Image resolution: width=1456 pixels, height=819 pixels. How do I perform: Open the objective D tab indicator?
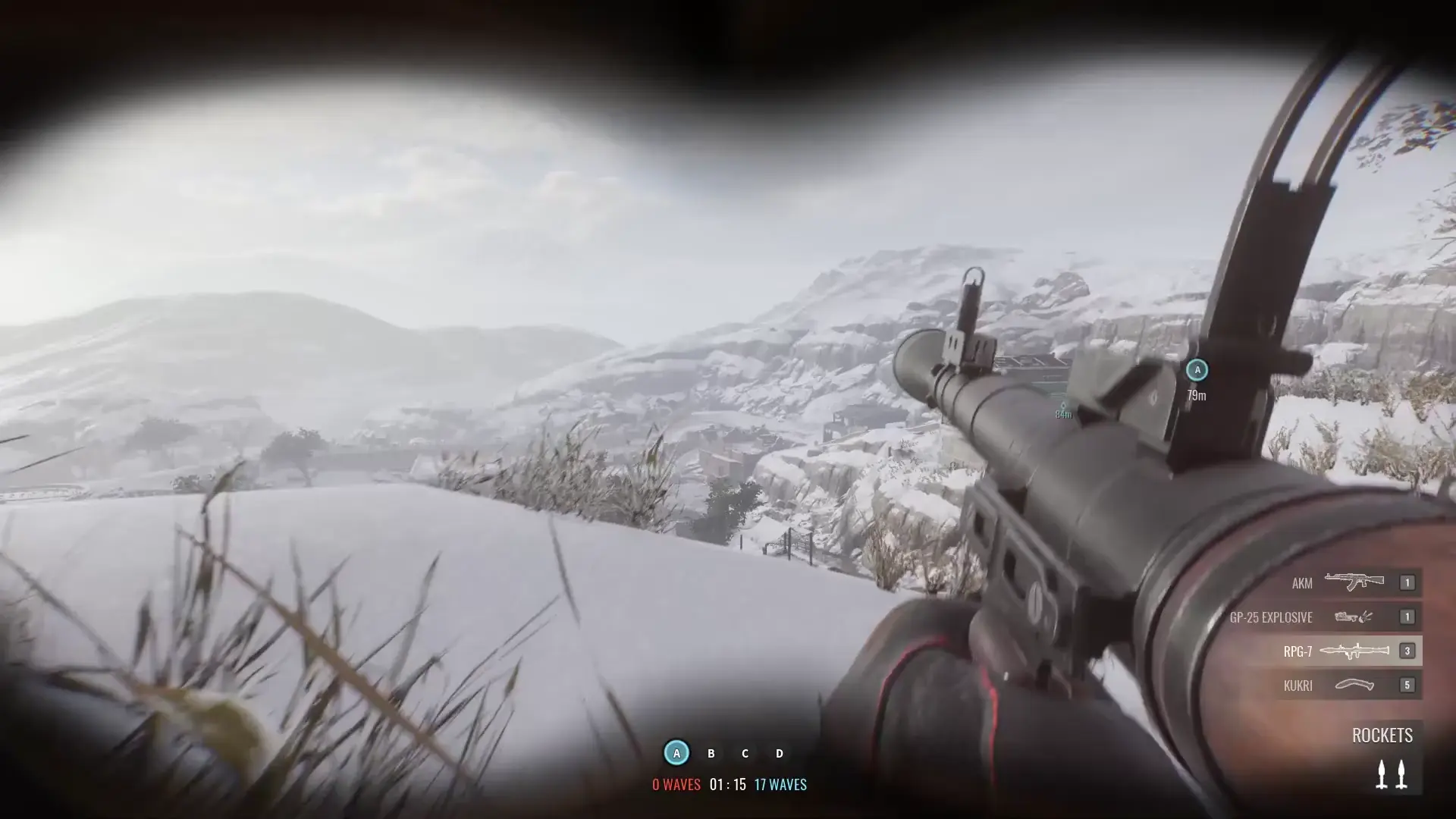coord(779,754)
